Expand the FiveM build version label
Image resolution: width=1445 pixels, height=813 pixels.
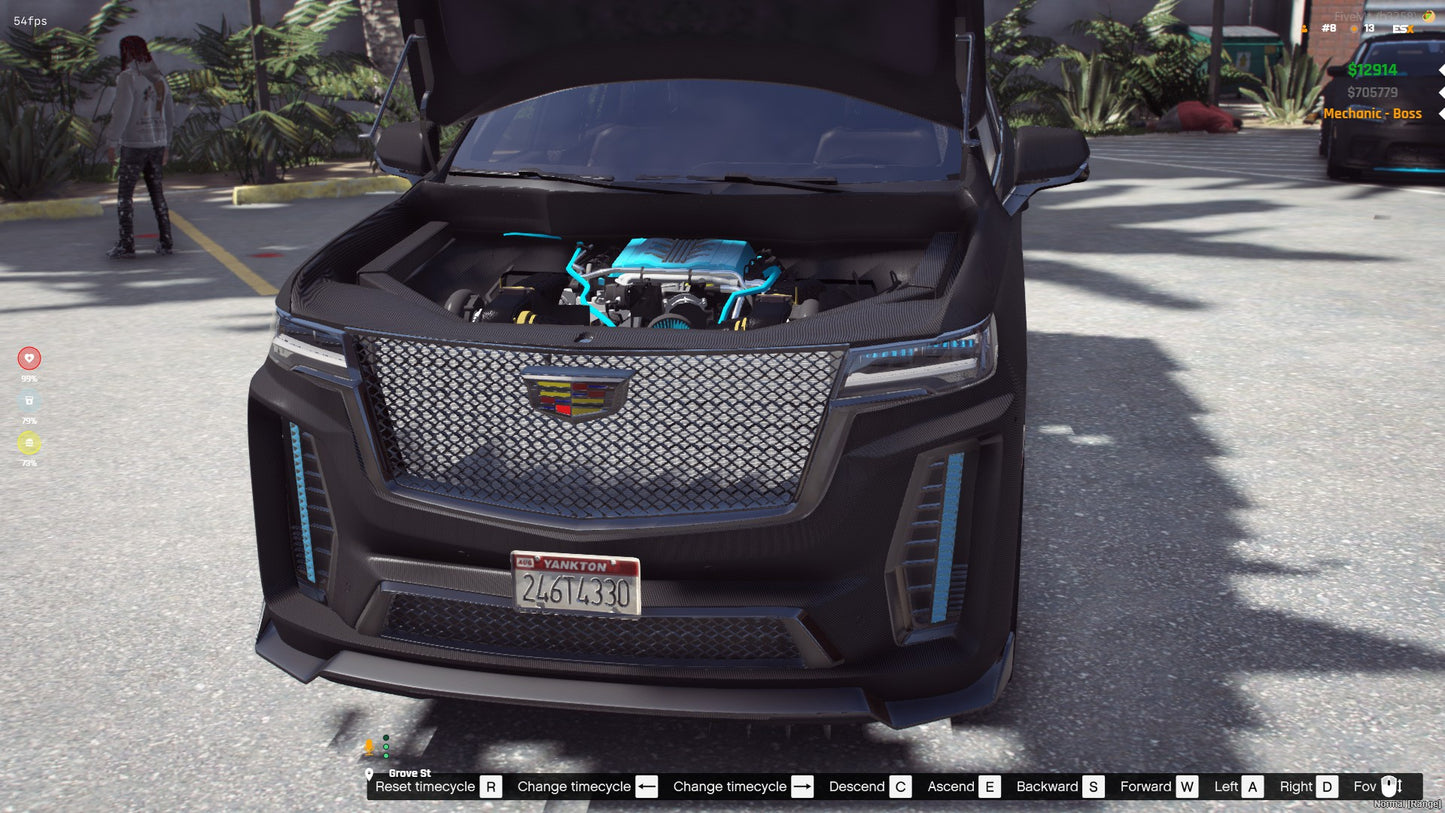click(1375, 15)
